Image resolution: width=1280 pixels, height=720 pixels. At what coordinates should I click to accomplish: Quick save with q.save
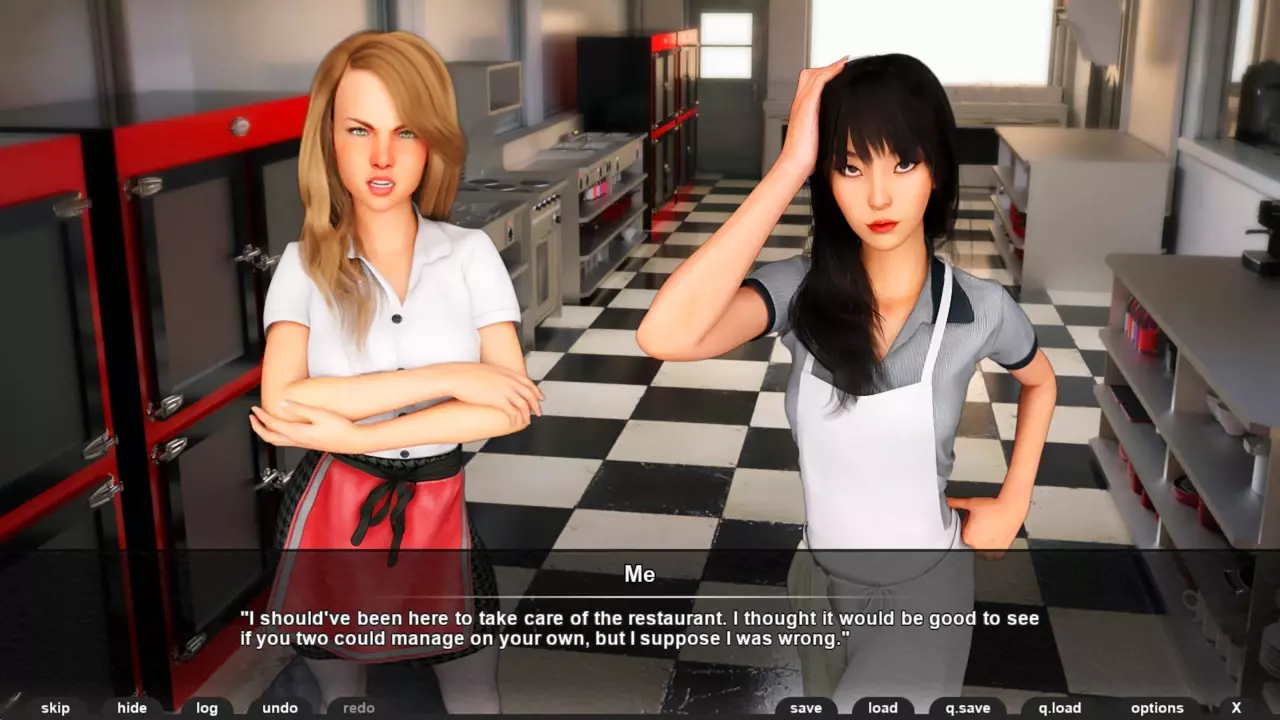coord(968,708)
